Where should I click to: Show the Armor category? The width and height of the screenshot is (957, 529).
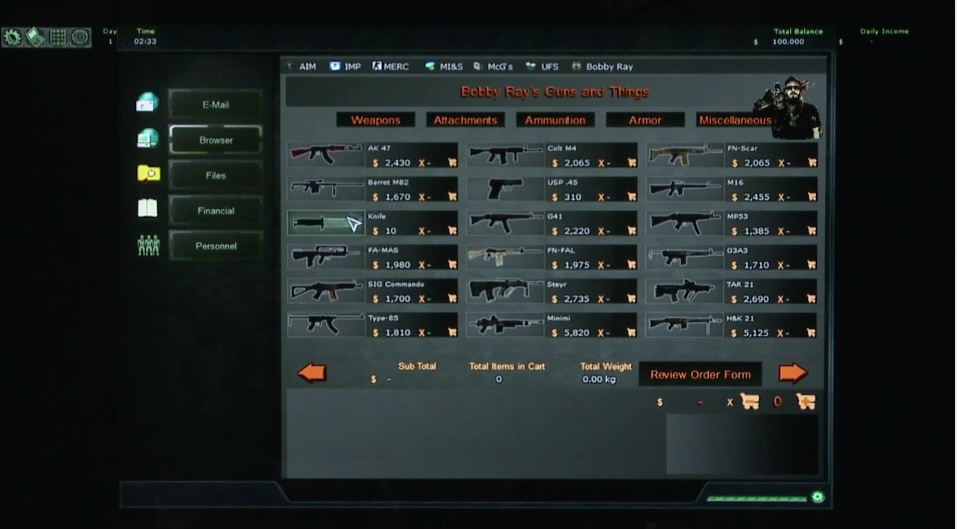pos(645,120)
